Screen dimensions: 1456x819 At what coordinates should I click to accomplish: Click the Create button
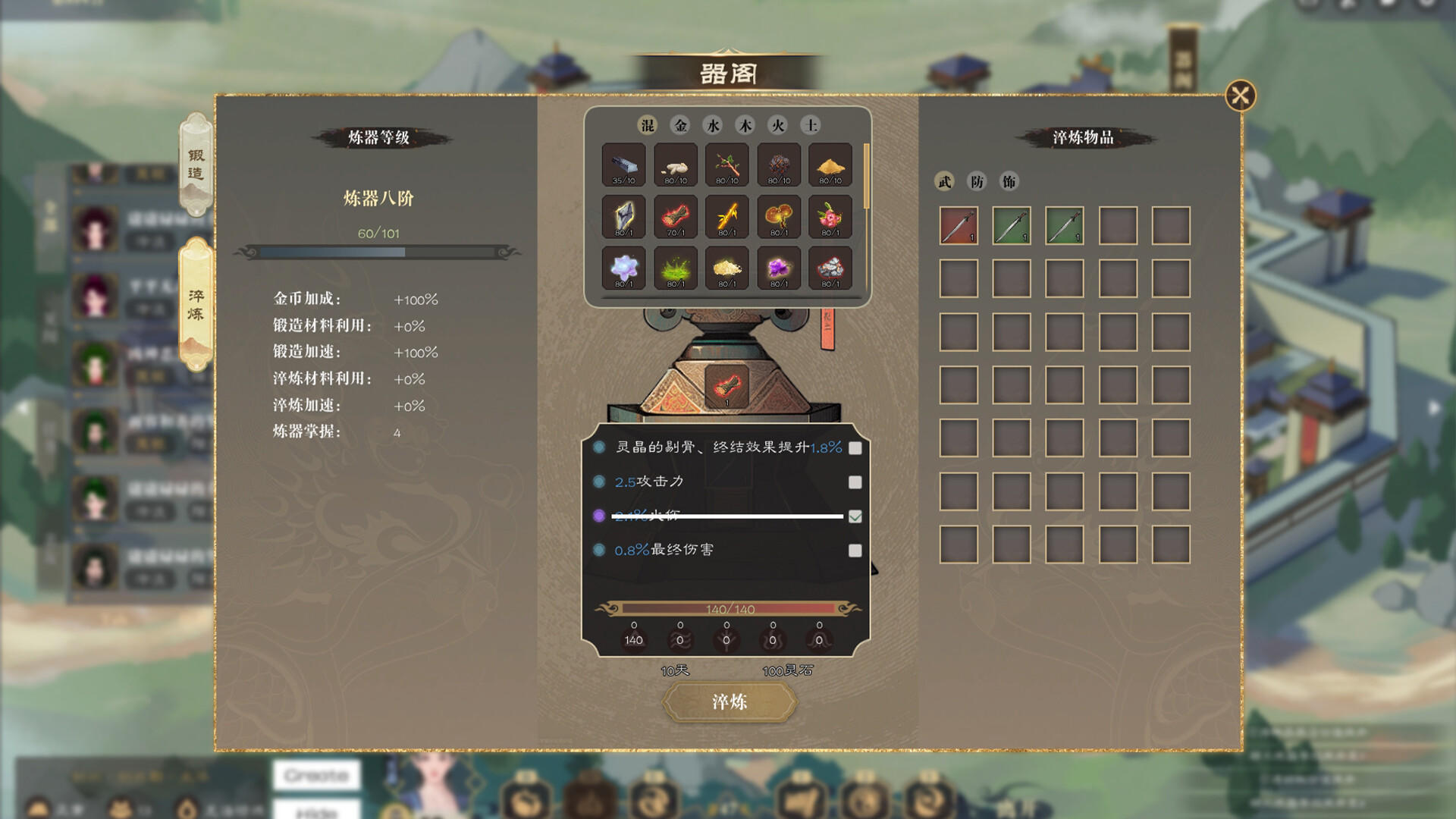(x=316, y=776)
